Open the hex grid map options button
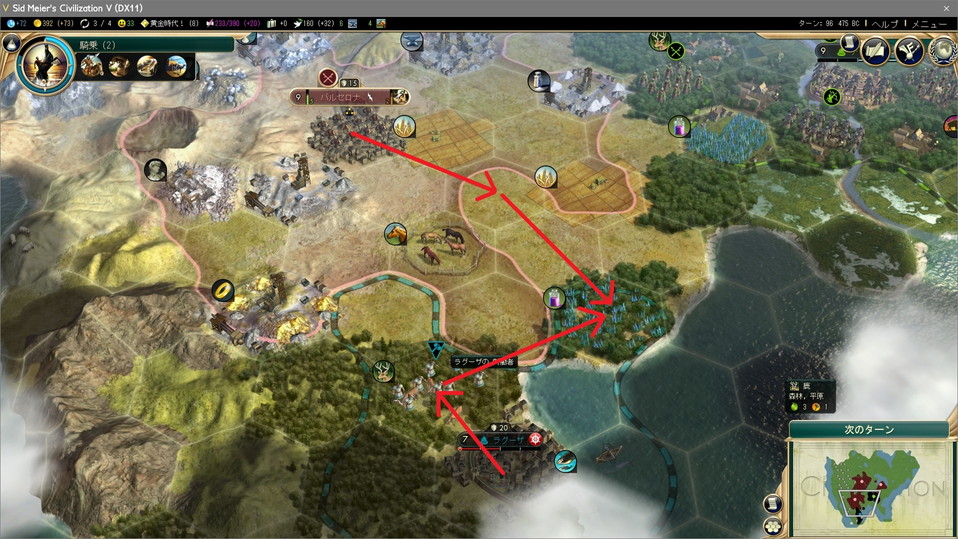 pyautogui.click(x=773, y=523)
